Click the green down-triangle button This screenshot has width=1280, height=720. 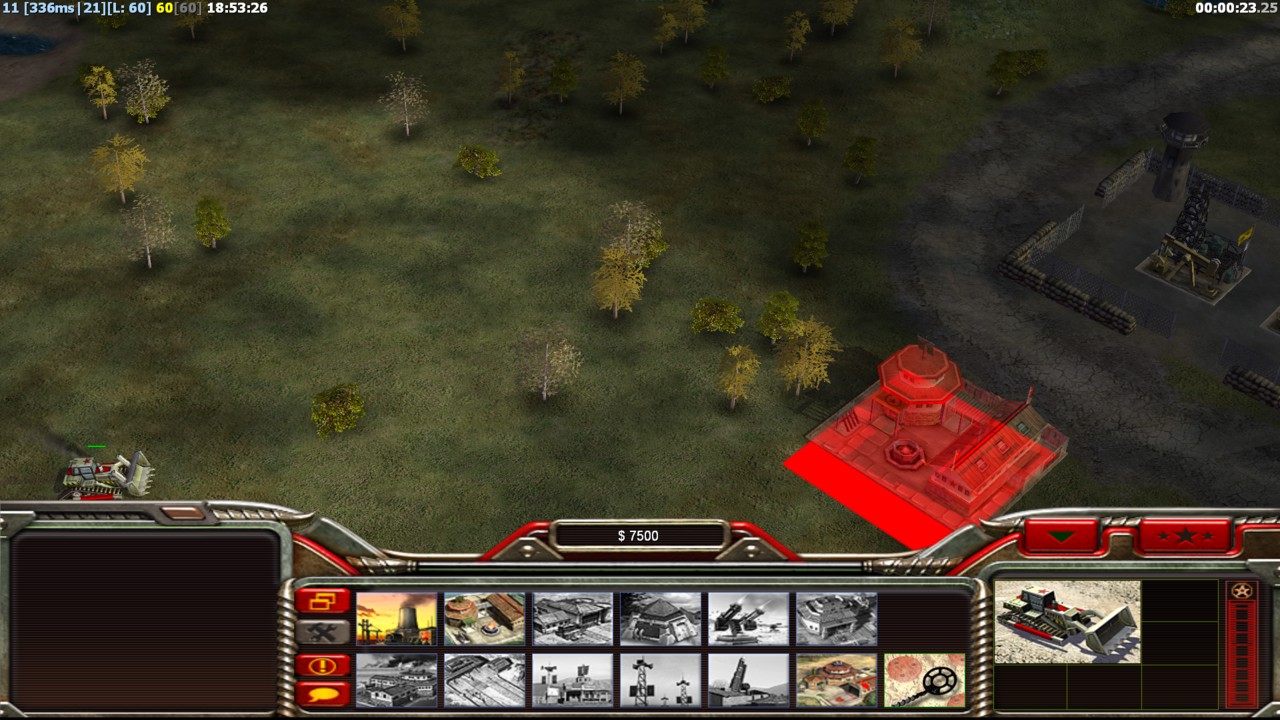1061,537
